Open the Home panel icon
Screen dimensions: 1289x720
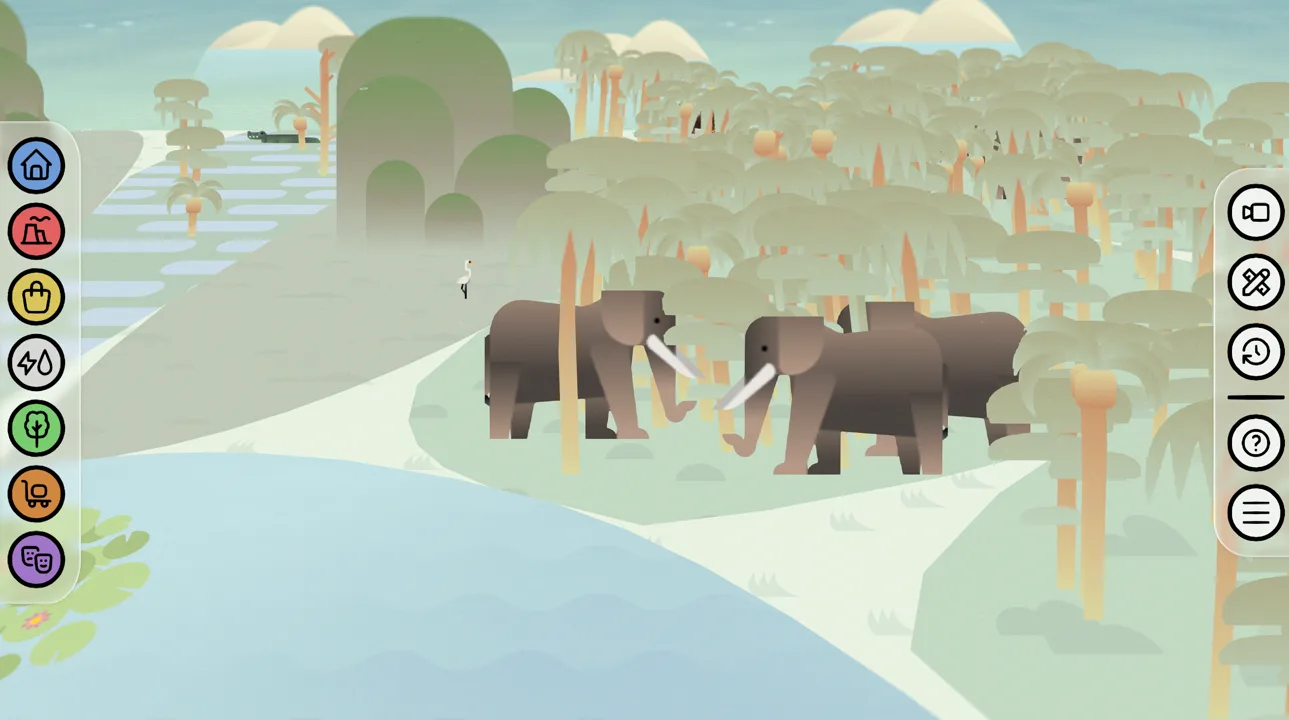36,165
